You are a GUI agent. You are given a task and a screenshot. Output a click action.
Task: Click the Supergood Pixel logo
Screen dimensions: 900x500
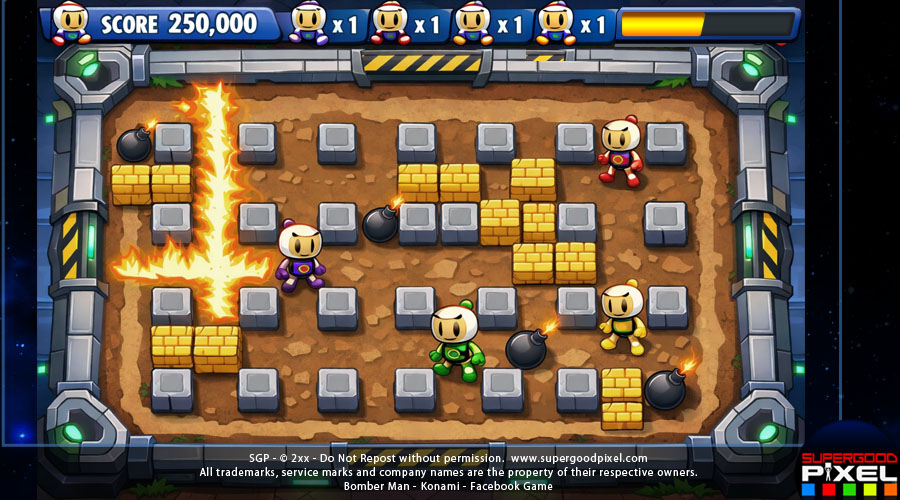pos(848,473)
